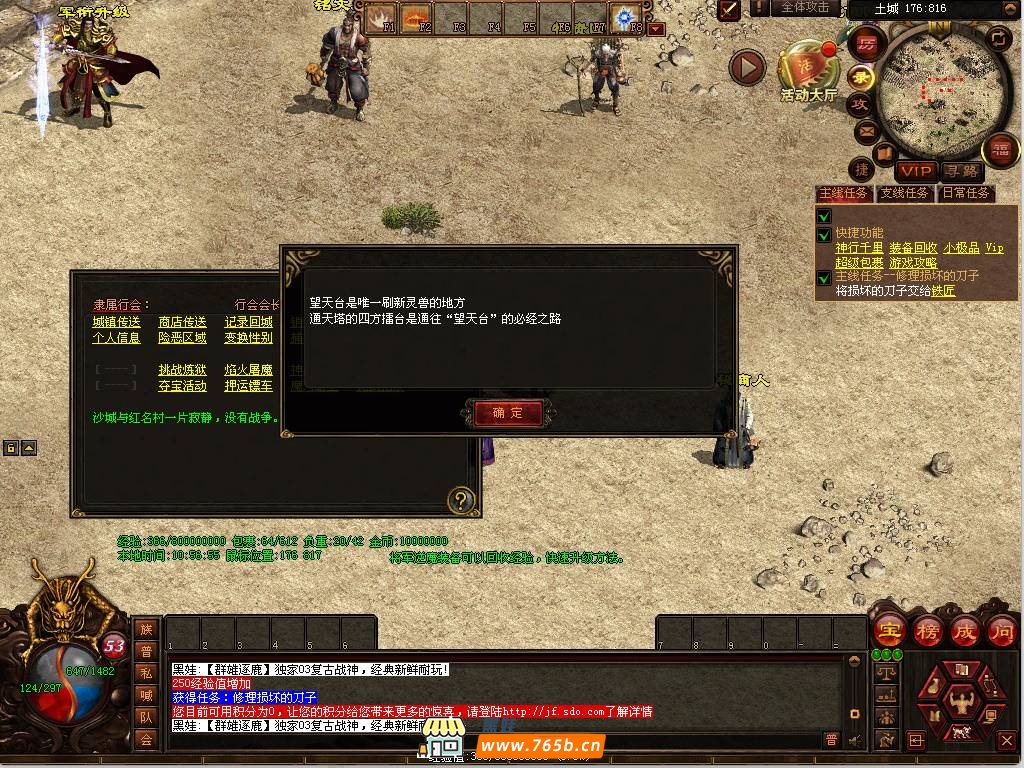Open the 榜 rankings orb

tap(927, 632)
